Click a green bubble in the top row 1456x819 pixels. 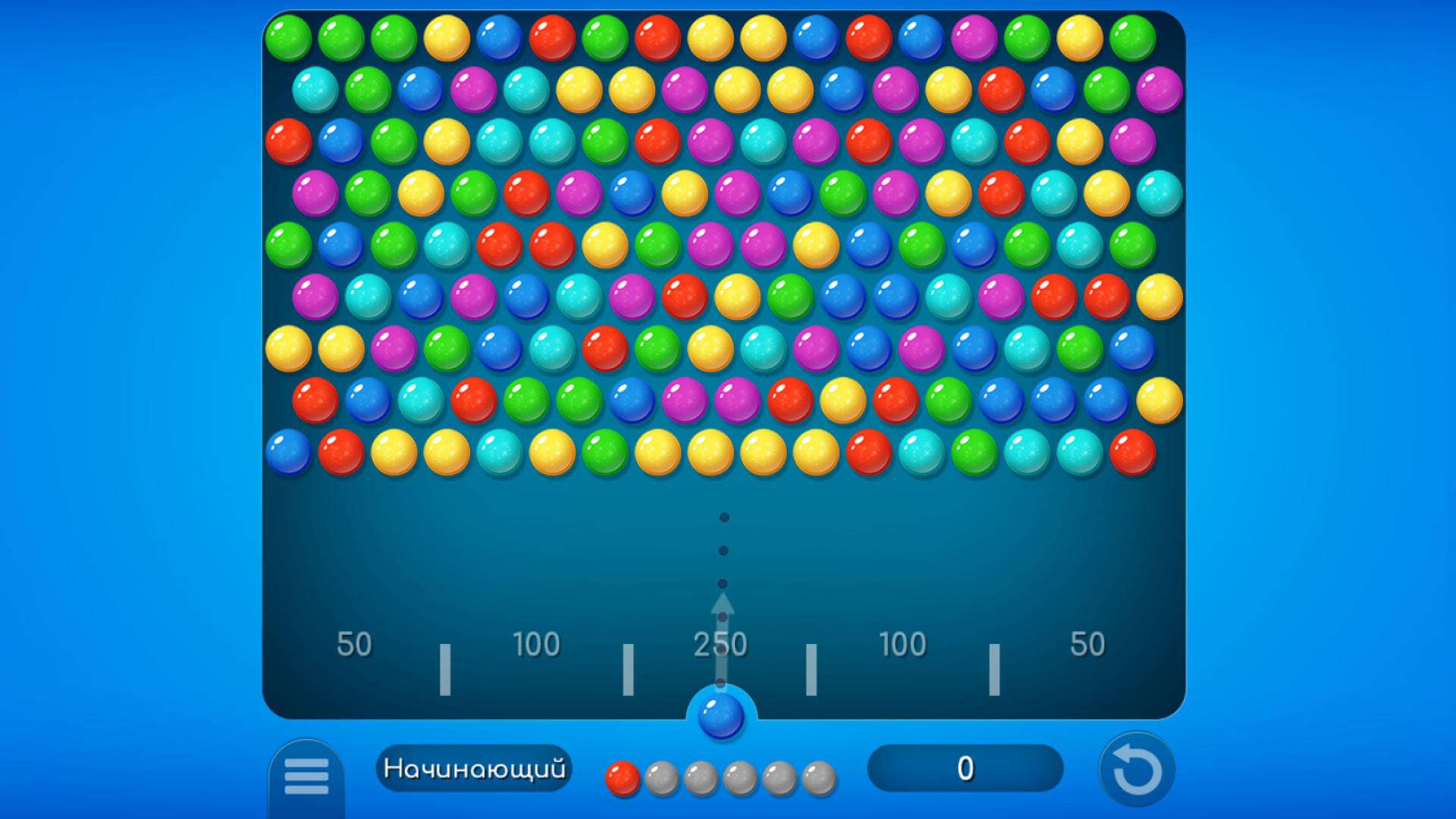[288, 38]
